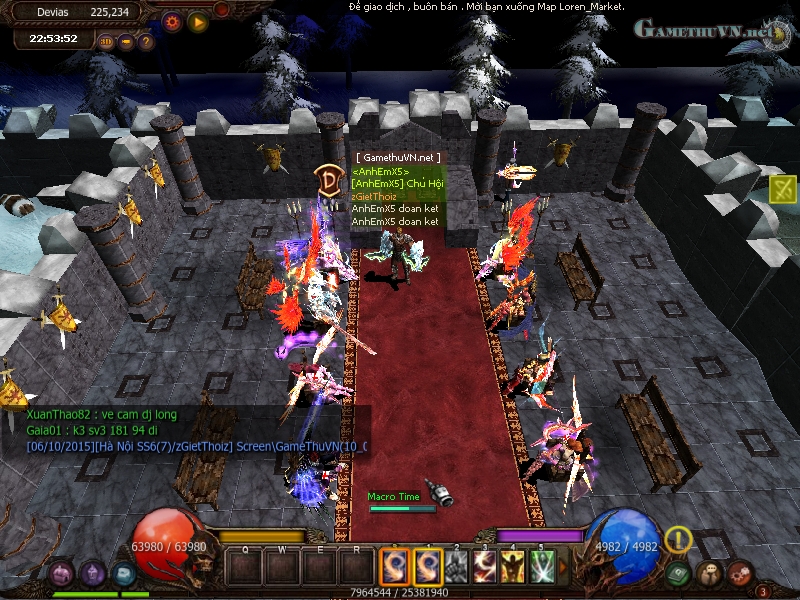800x600 pixels.
Task: Click the camera icon button beside 3D
Action: (126, 42)
